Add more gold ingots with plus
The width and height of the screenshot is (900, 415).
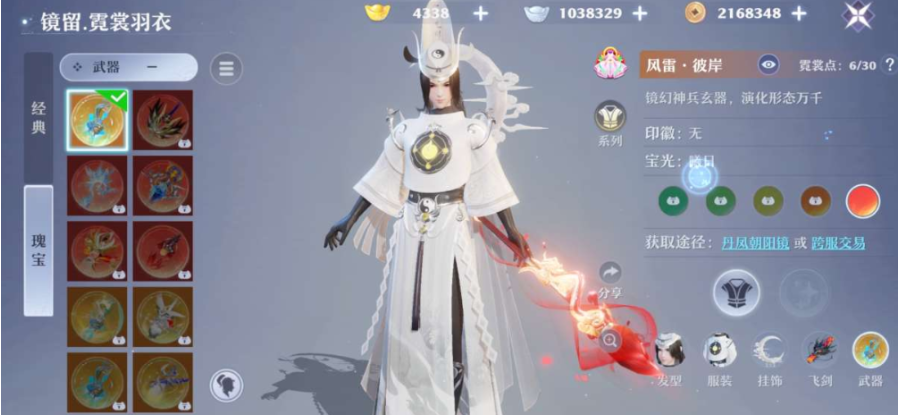click(x=480, y=13)
